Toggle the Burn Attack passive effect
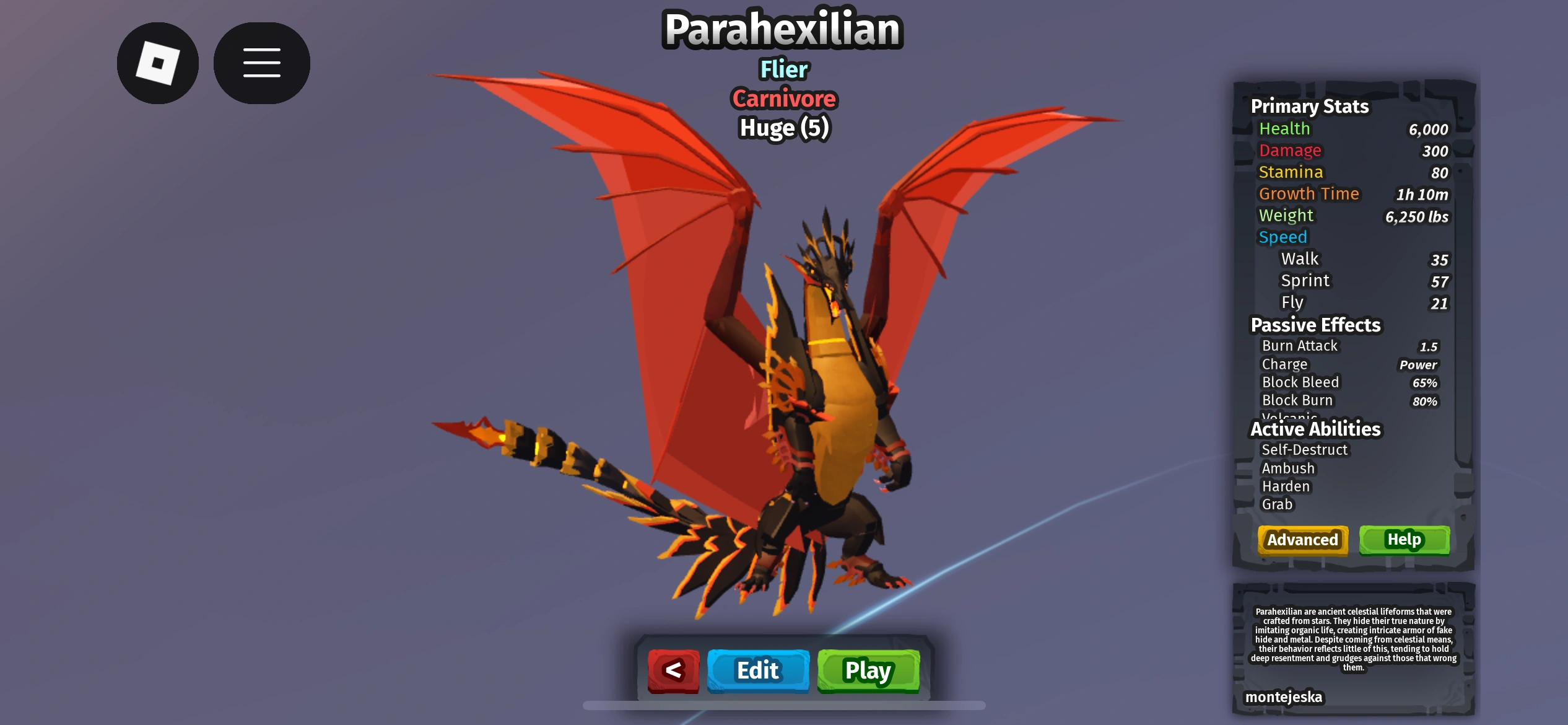The height and width of the screenshot is (725, 1568). click(x=1299, y=346)
